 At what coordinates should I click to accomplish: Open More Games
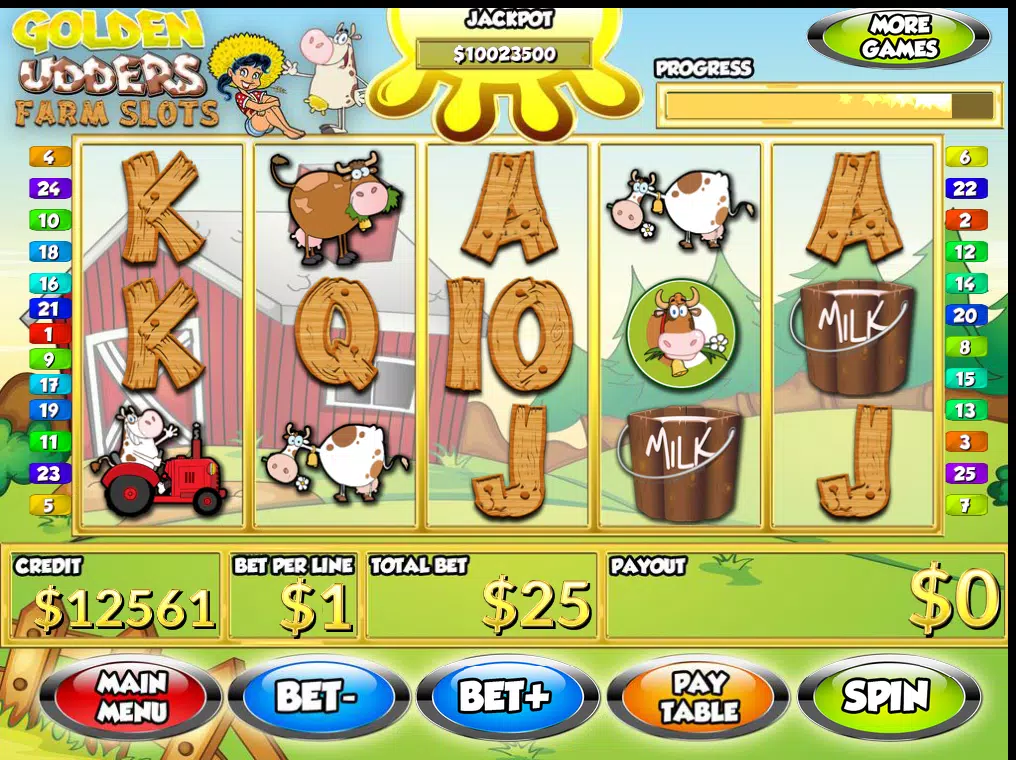[899, 39]
